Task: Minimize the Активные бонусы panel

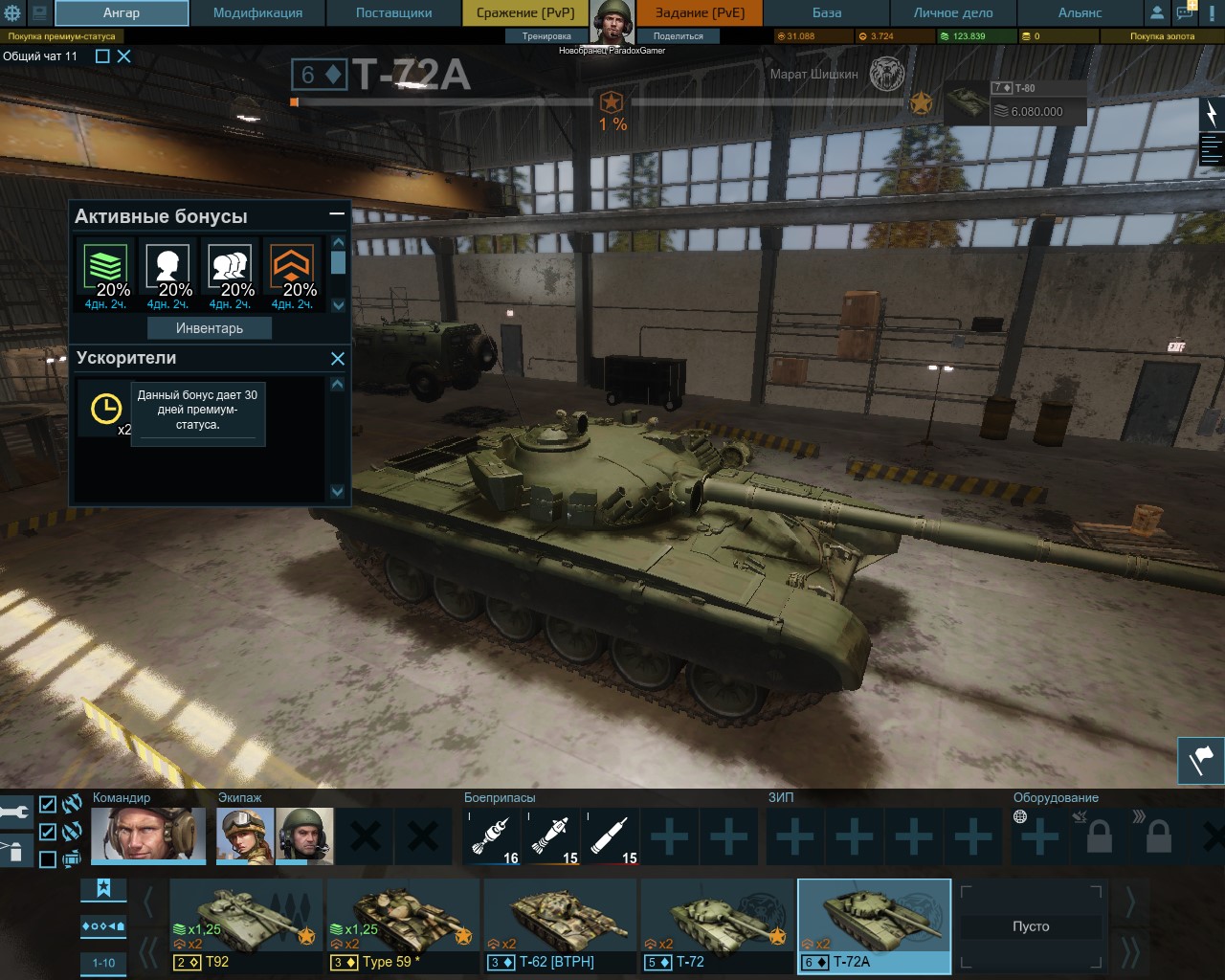Action: pyautogui.click(x=337, y=214)
